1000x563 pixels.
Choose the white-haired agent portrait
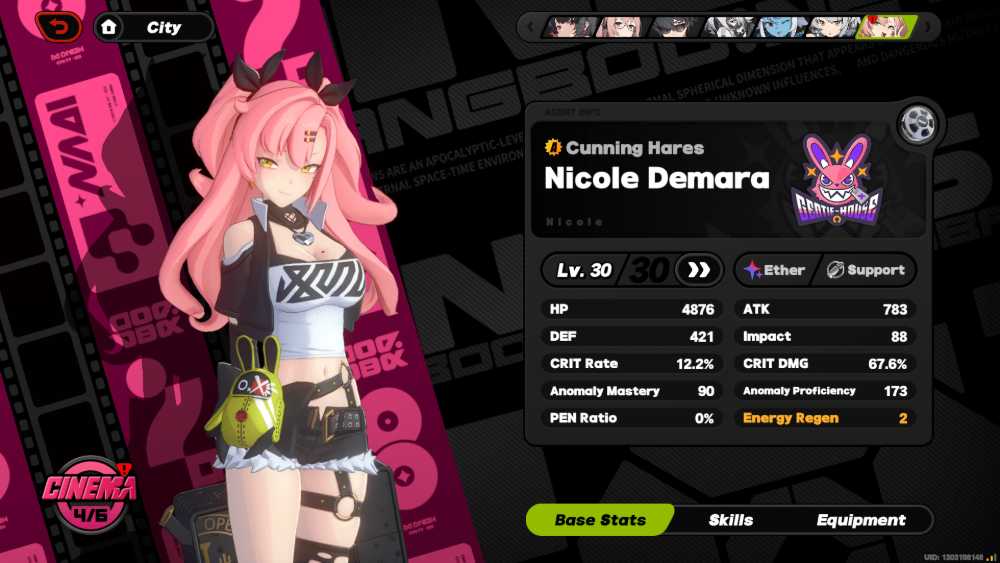832,27
